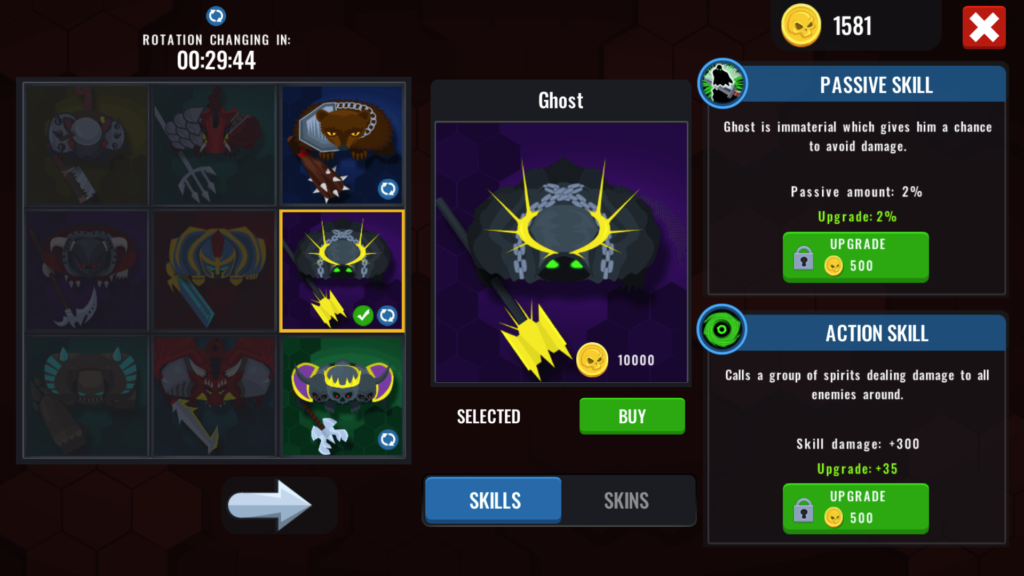Select the locked red devil character tile
The width and height of the screenshot is (1024, 576).
[x=213, y=396]
